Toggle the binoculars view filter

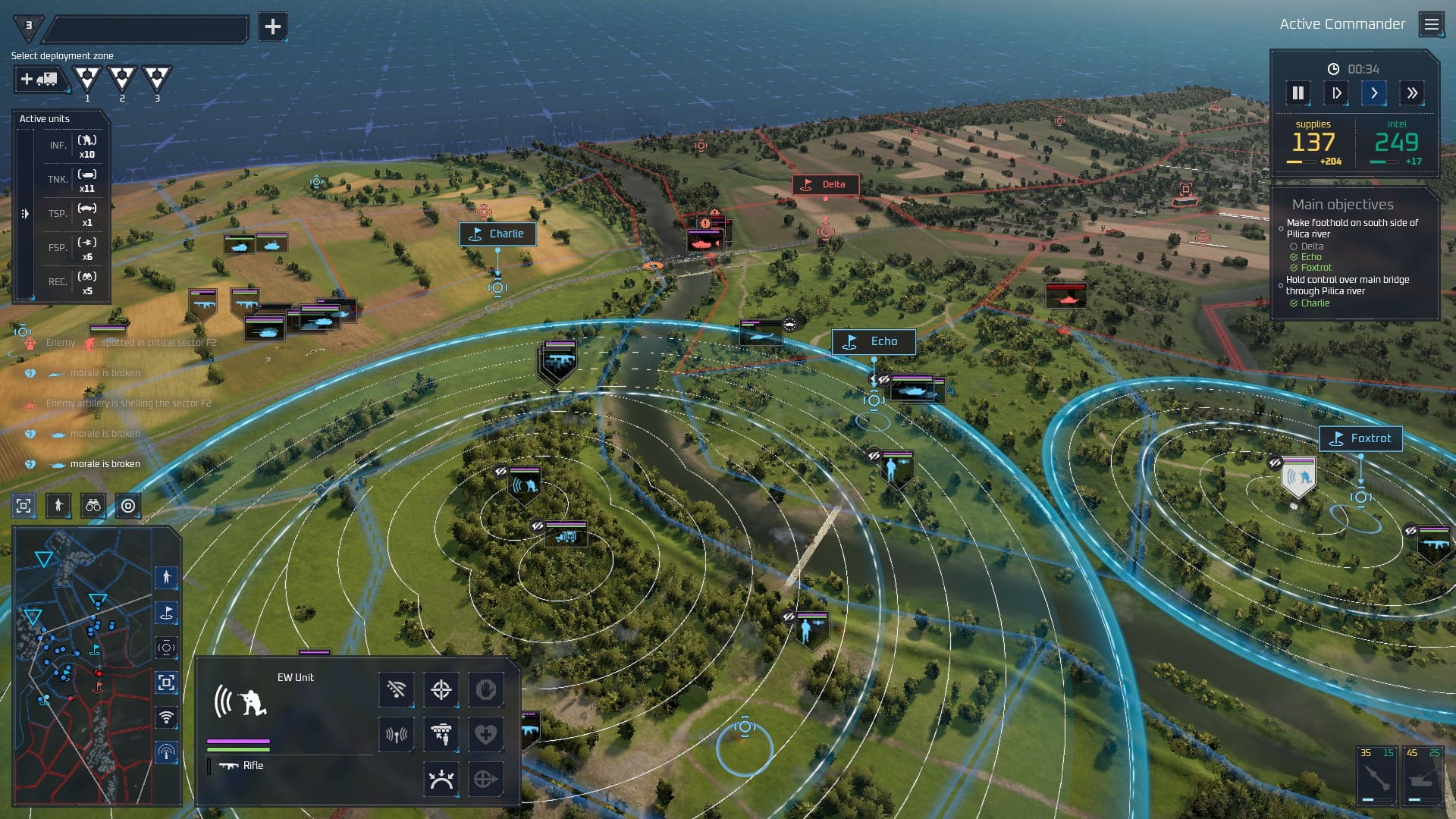[x=93, y=506]
